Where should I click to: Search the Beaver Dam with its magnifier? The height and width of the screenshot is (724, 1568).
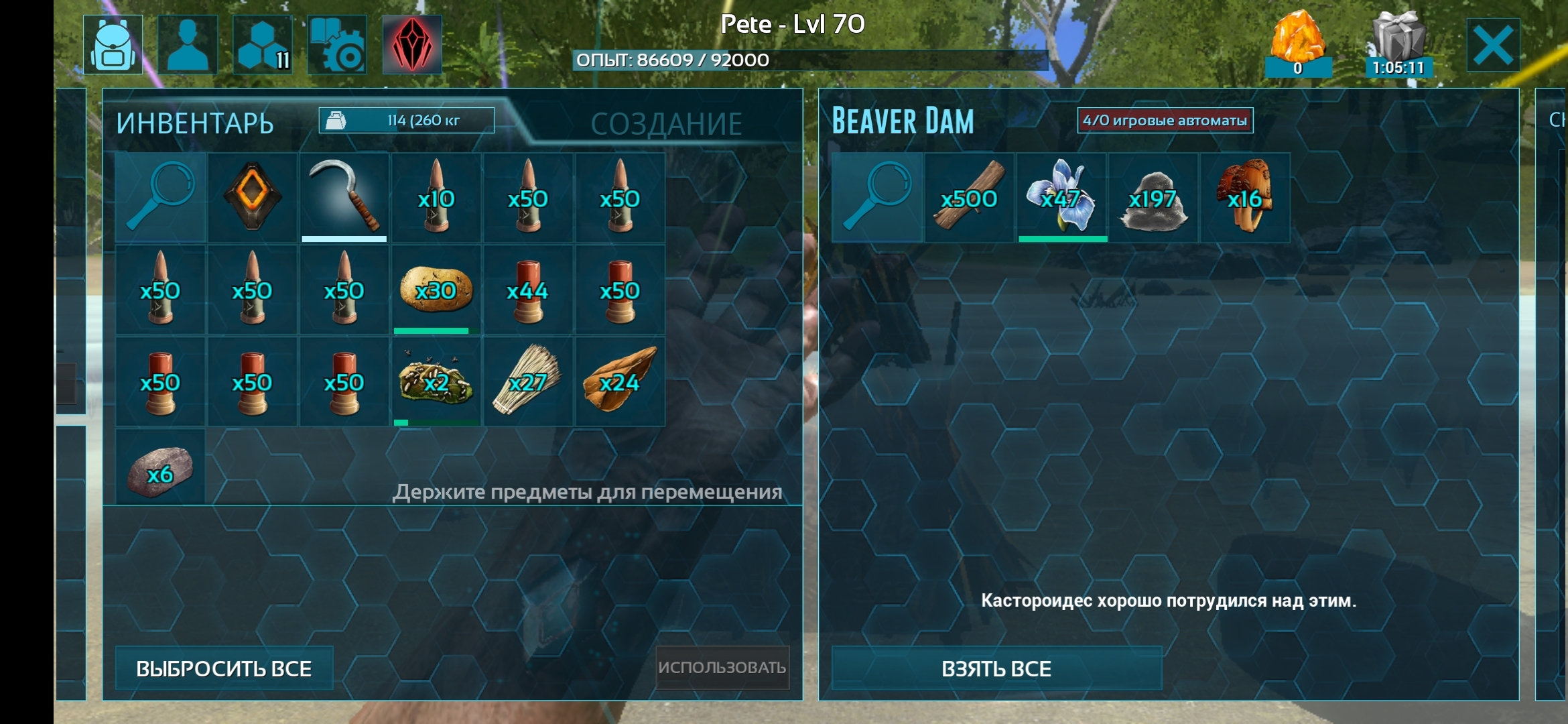876,197
